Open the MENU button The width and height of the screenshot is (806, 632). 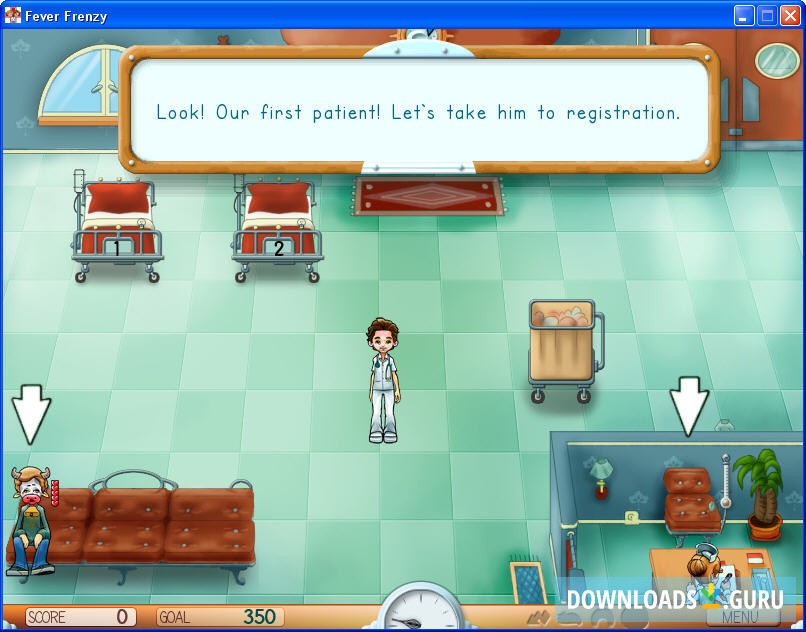[739, 617]
